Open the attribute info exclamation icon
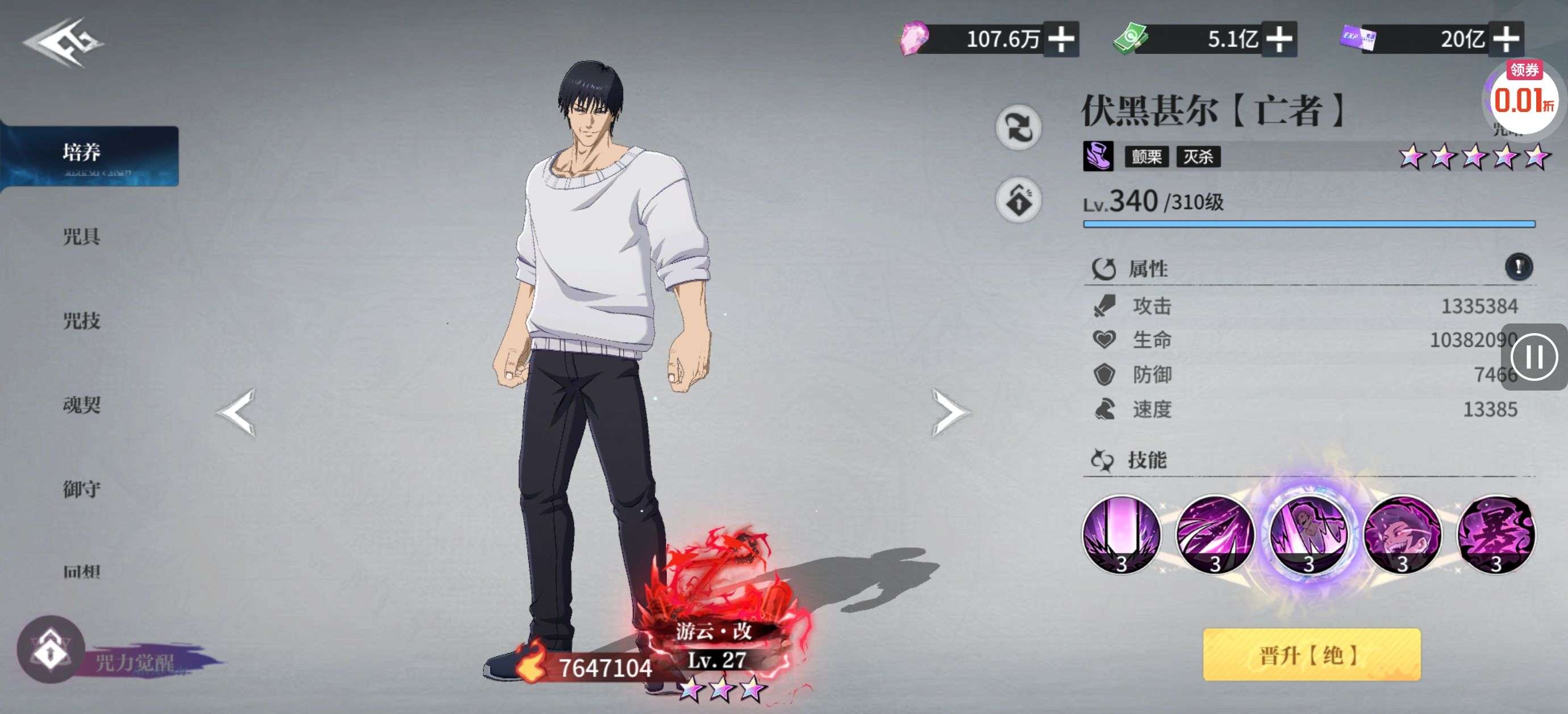The height and width of the screenshot is (714, 1568). [1518, 267]
